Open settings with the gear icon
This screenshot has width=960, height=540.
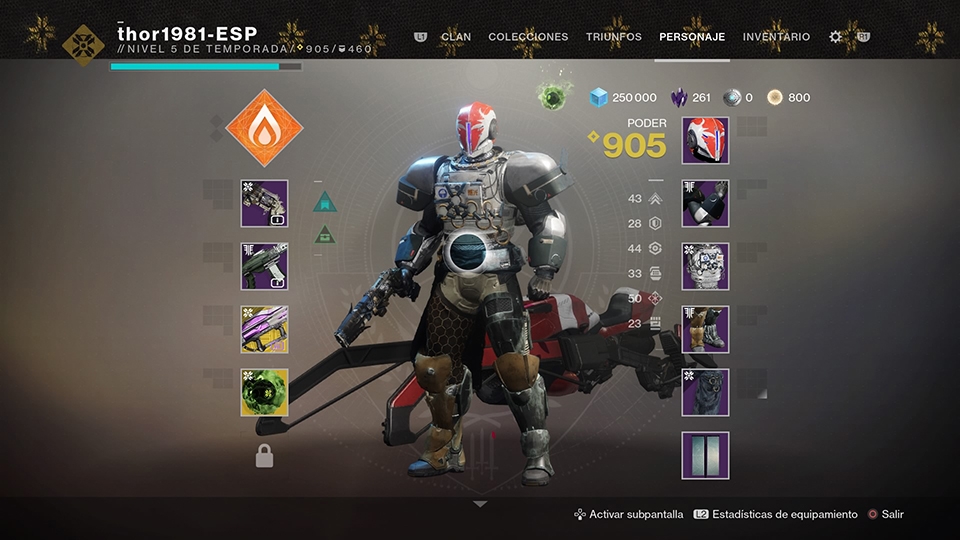pyautogui.click(x=836, y=37)
